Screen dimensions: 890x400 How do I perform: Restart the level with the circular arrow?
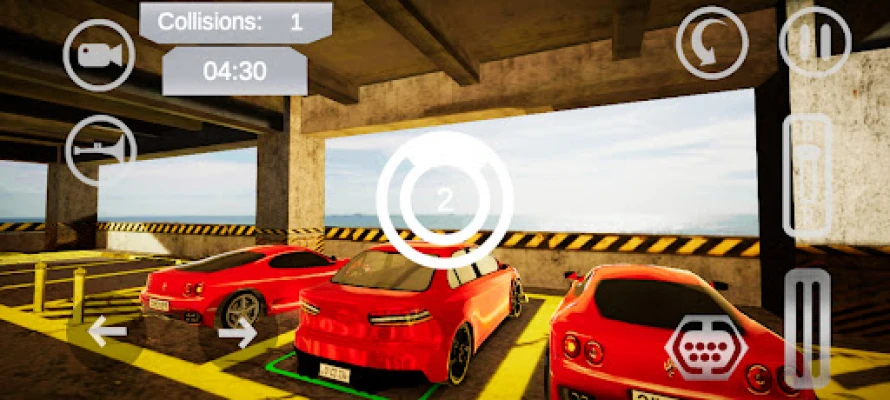[x=711, y=43]
